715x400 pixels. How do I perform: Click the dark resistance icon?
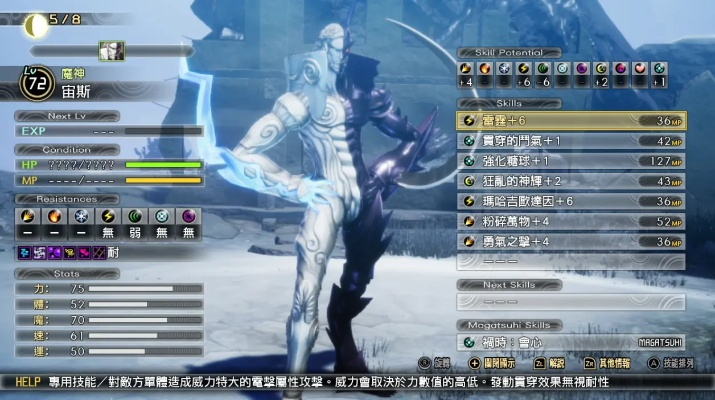187,215
